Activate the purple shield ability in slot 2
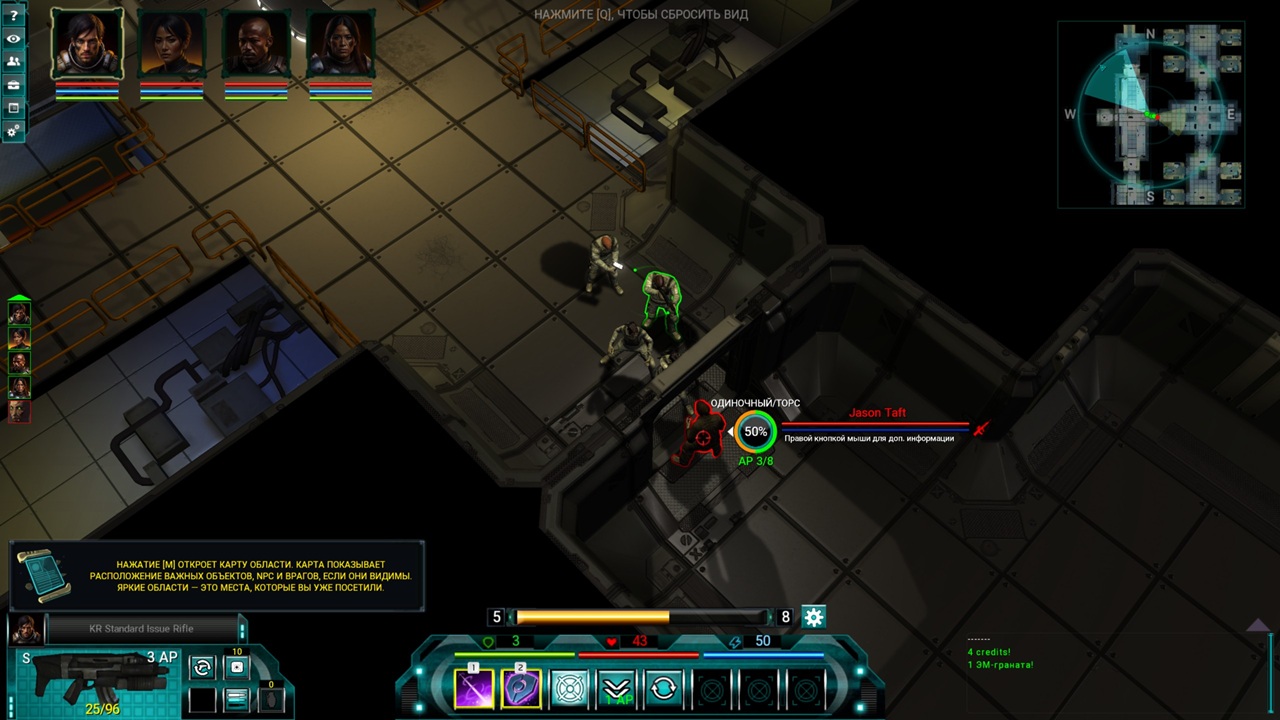Viewport: 1280px width, 720px height. coord(521,689)
